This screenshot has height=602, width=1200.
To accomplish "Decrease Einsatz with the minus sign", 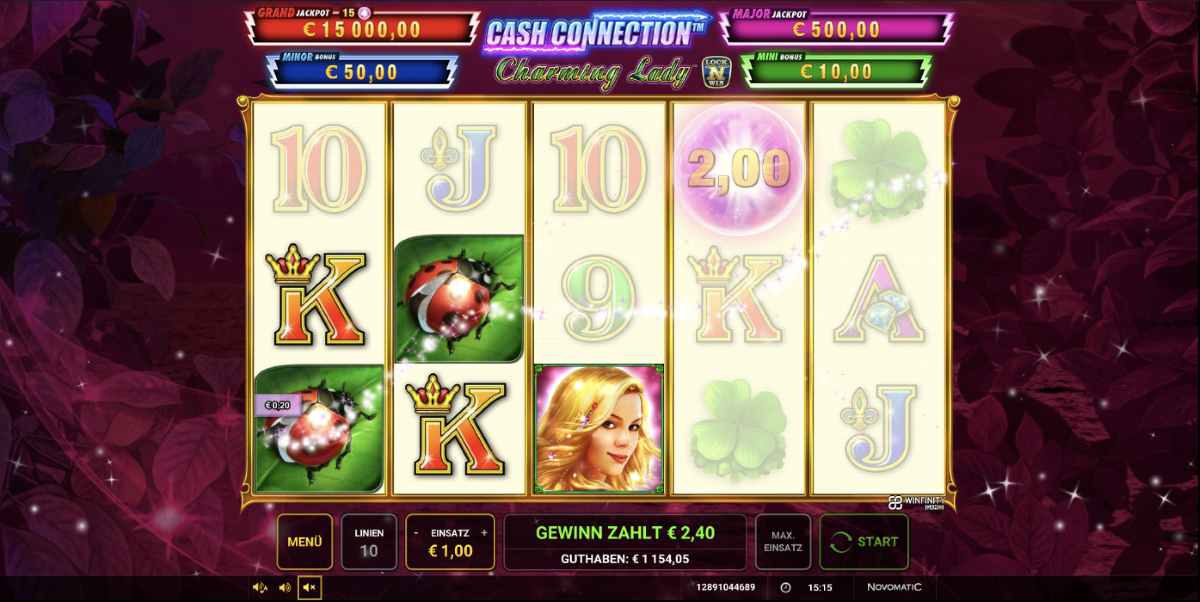I will pyautogui.click(x=416, y=533).
